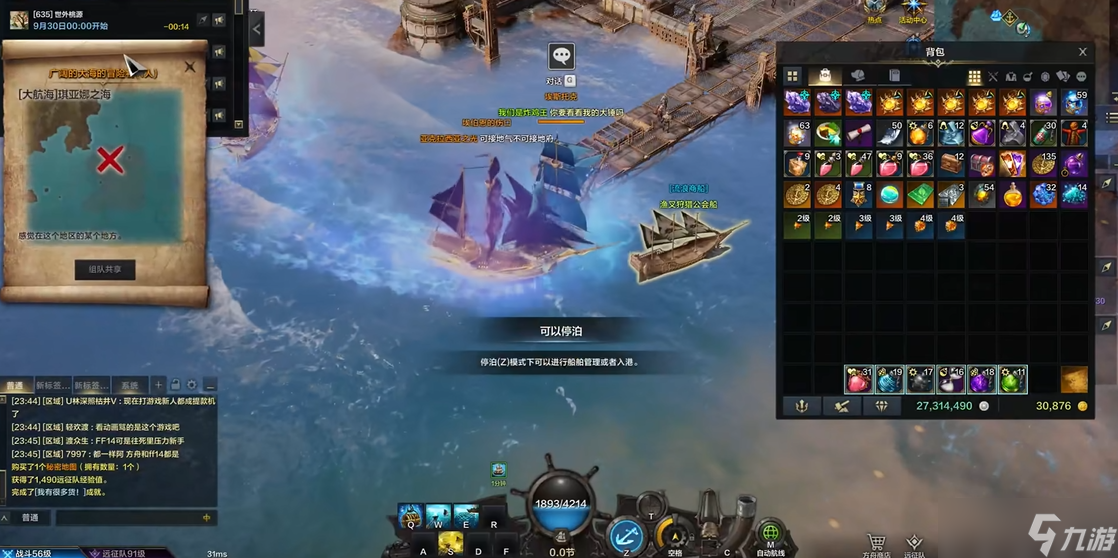Share the treasure map with the party
Viewport: 1118px width, 558px height.
pyautogui.click(x=105, y=269)
